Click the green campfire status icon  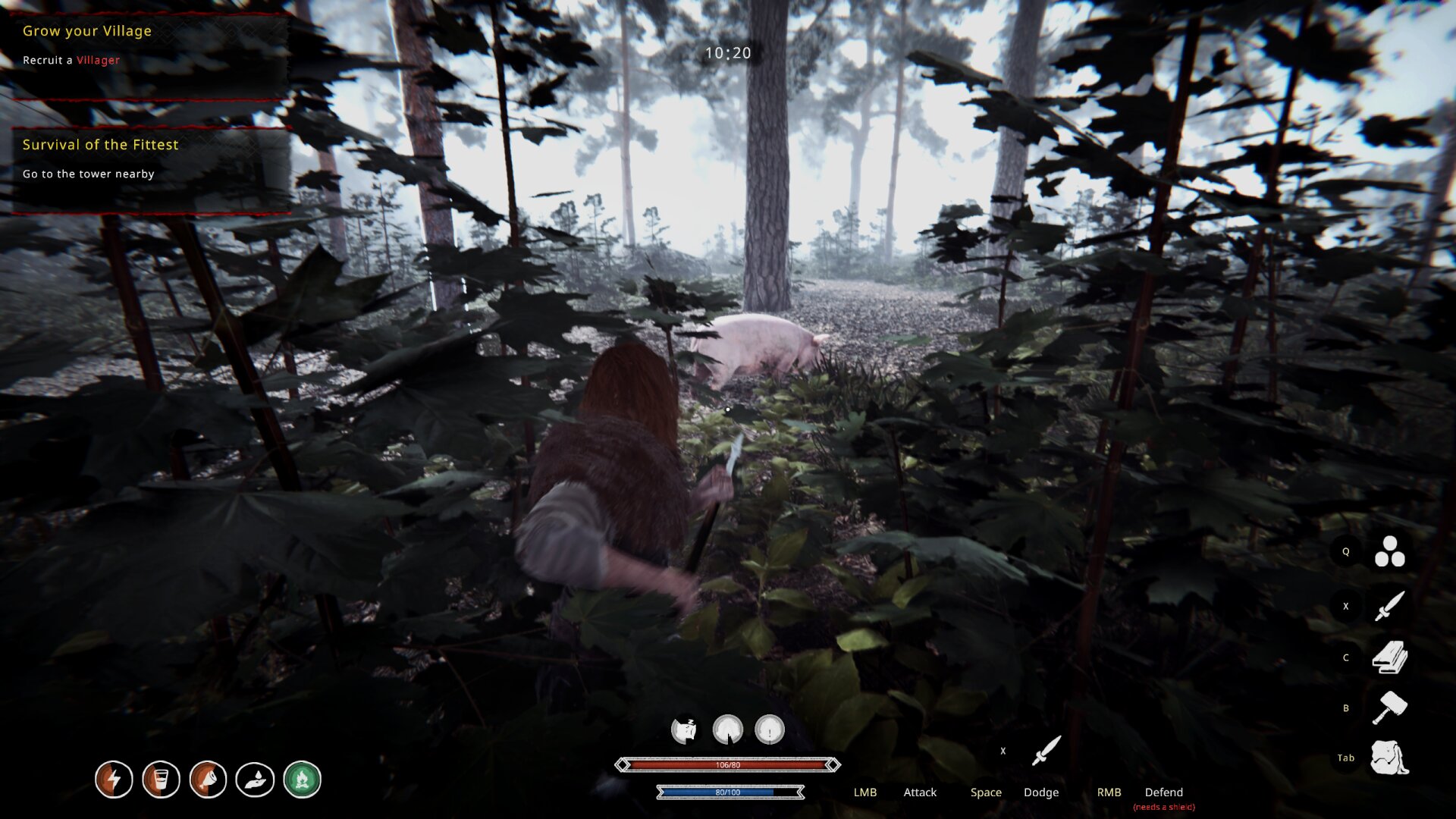point(303,779)
